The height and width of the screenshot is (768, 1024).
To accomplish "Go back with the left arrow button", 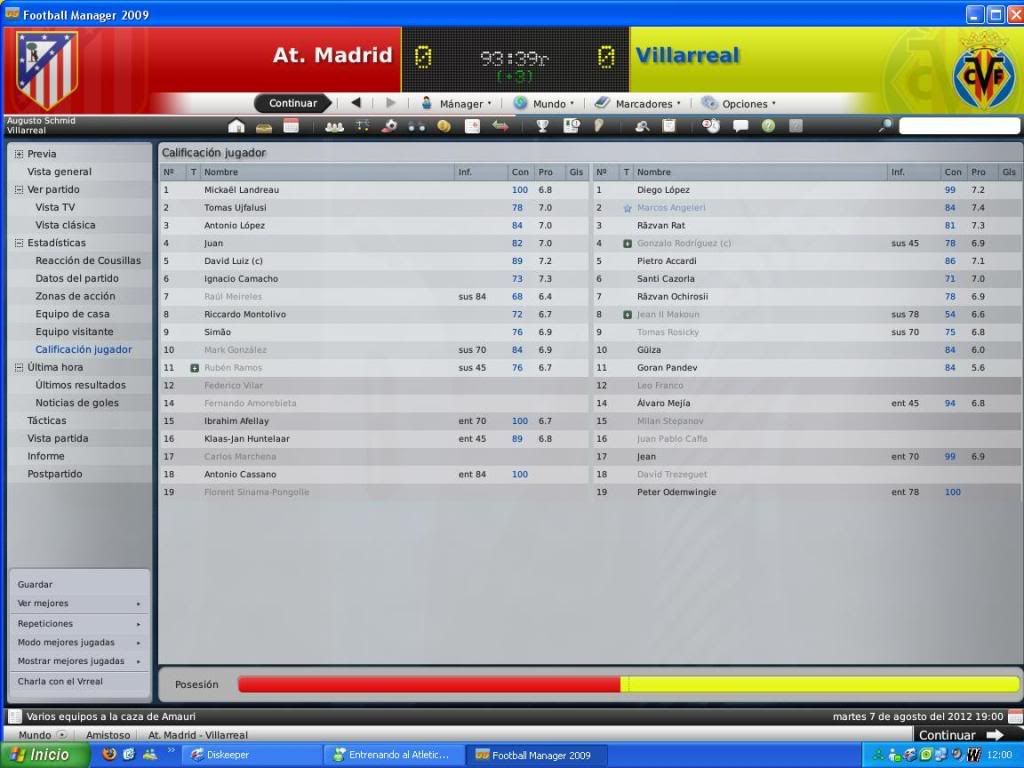I will point(356,103).
